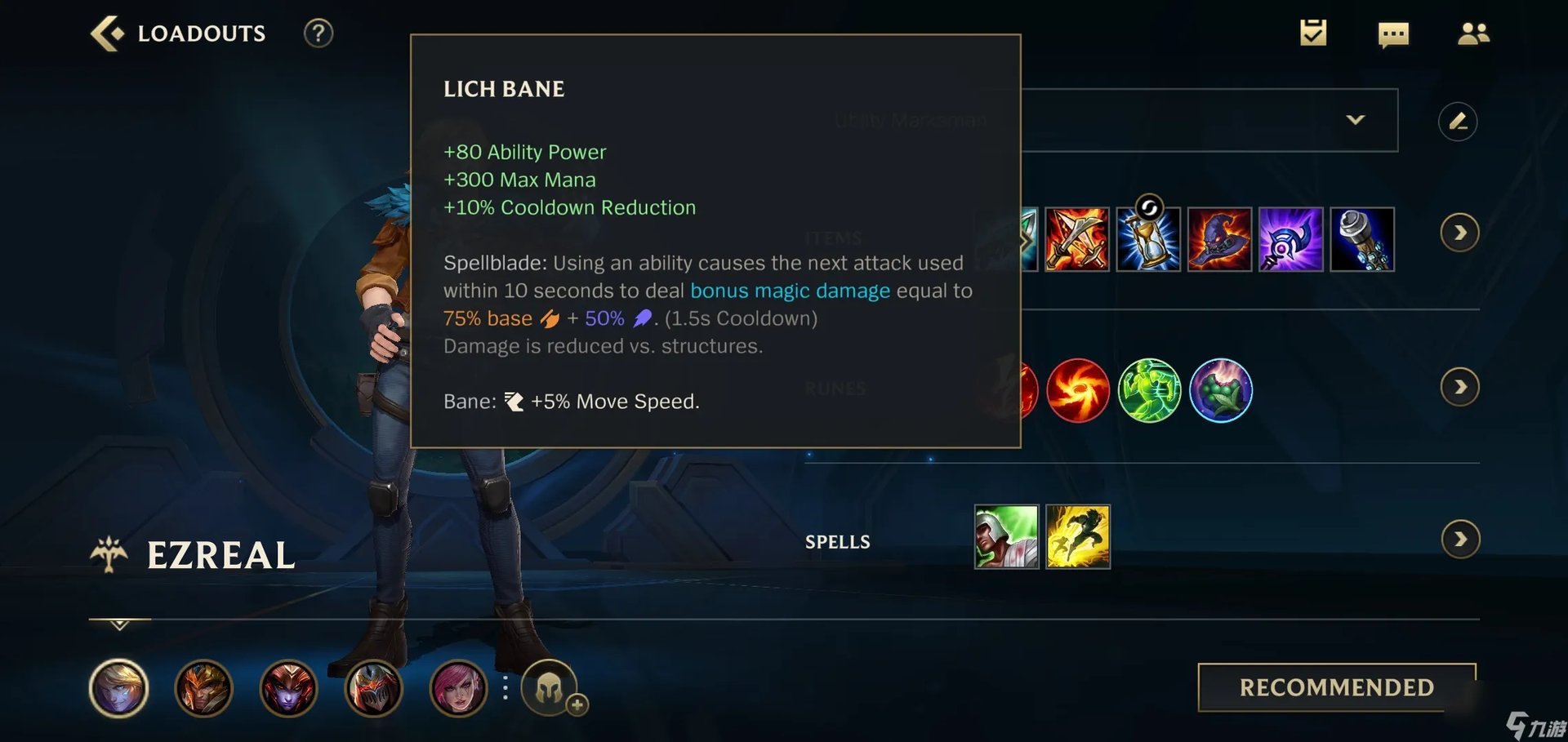Select the fiery crossed swords item icon

[x=1076, y=239]
